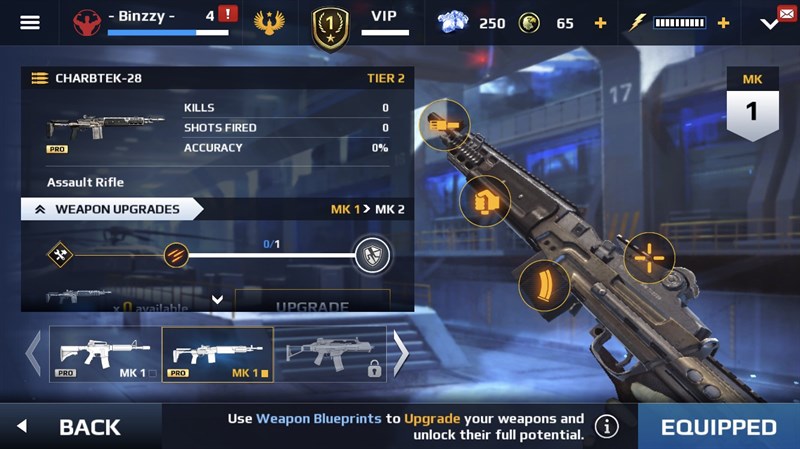This screenshot has width=800, height=449.
Task: Click the EQUIPPED weapon button
Action: pos(718,427)
